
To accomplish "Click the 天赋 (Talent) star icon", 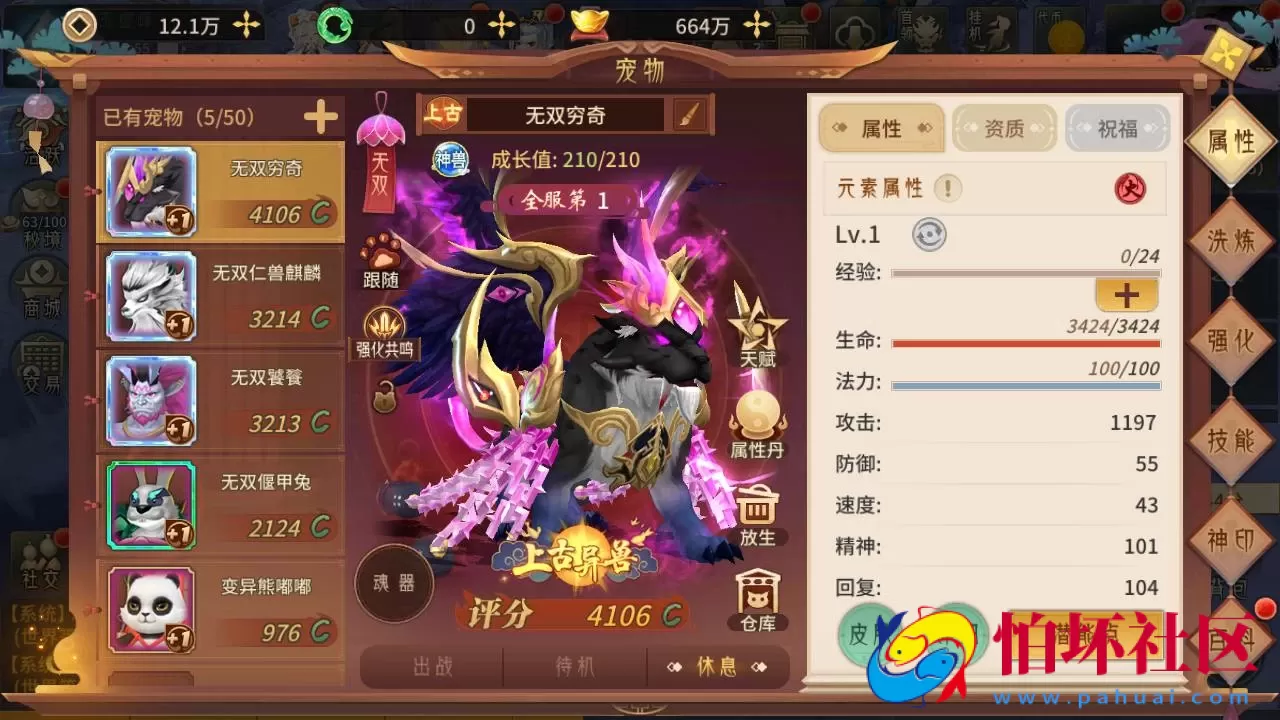I will (x=757, y=327).
